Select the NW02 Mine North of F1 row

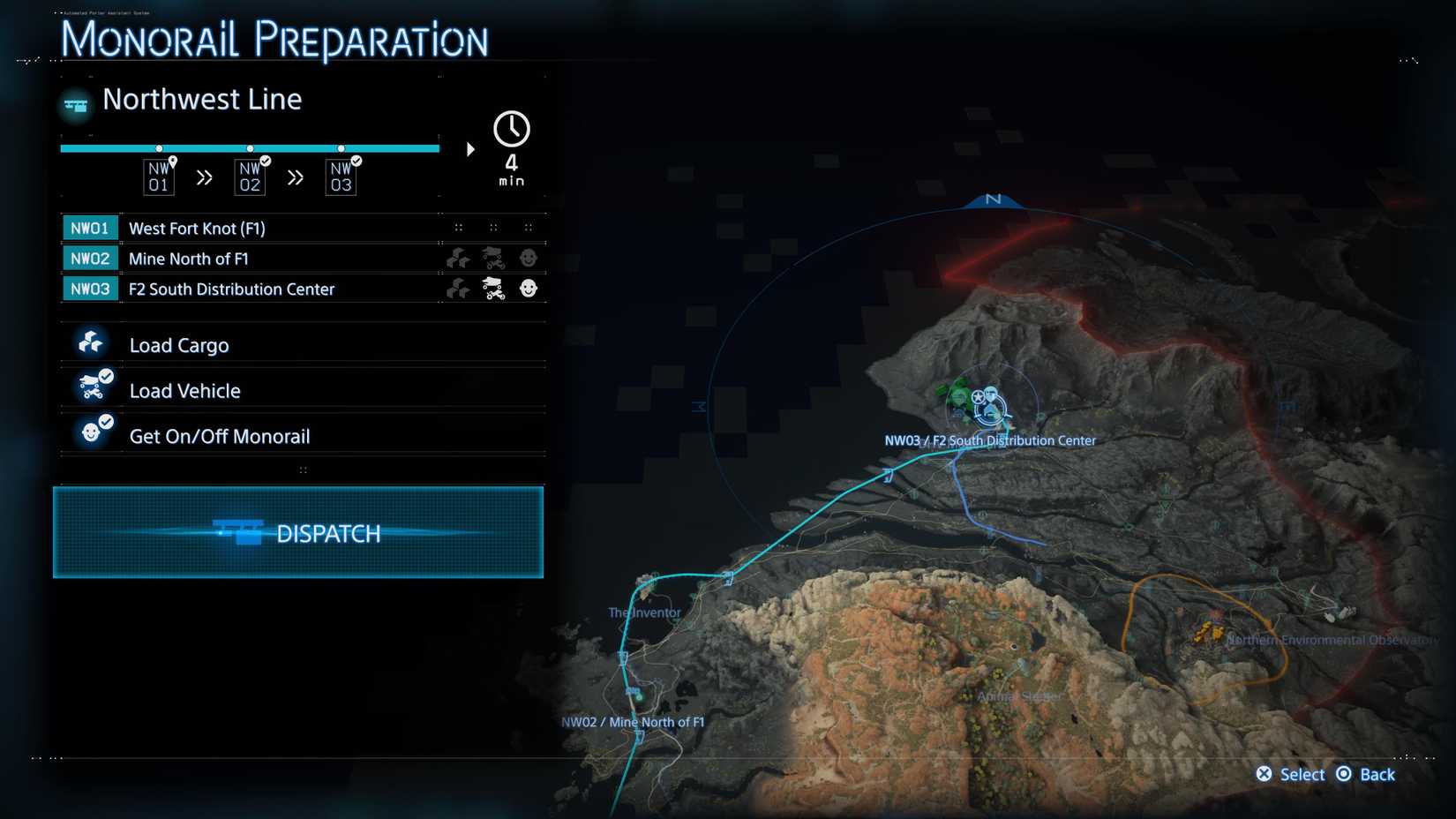tap(265, 258)
